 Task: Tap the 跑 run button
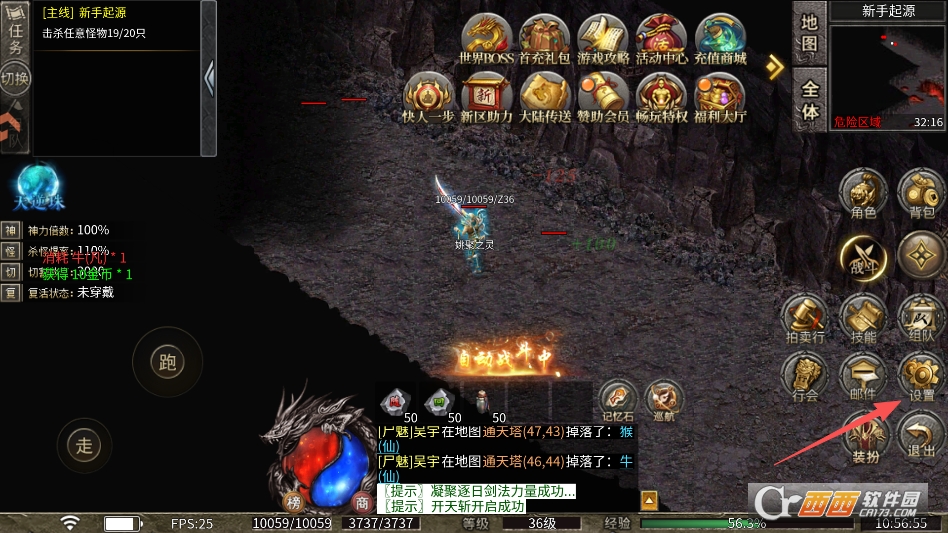click(168, 362)
